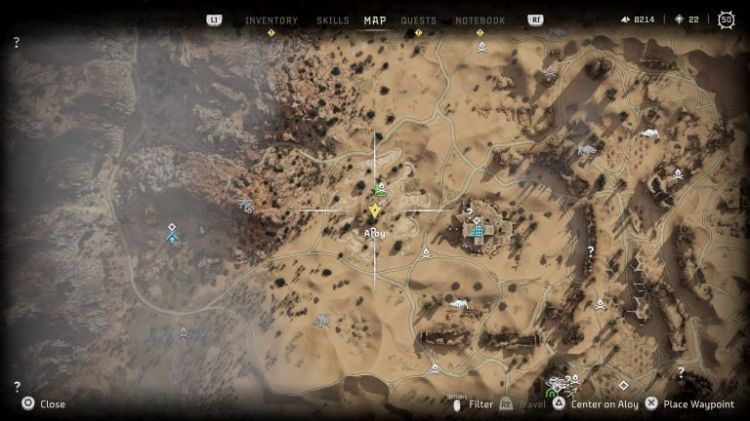This screenshot has width=750, height=421.
Task: Open the Notebook tab
Action: click(480, 20)
